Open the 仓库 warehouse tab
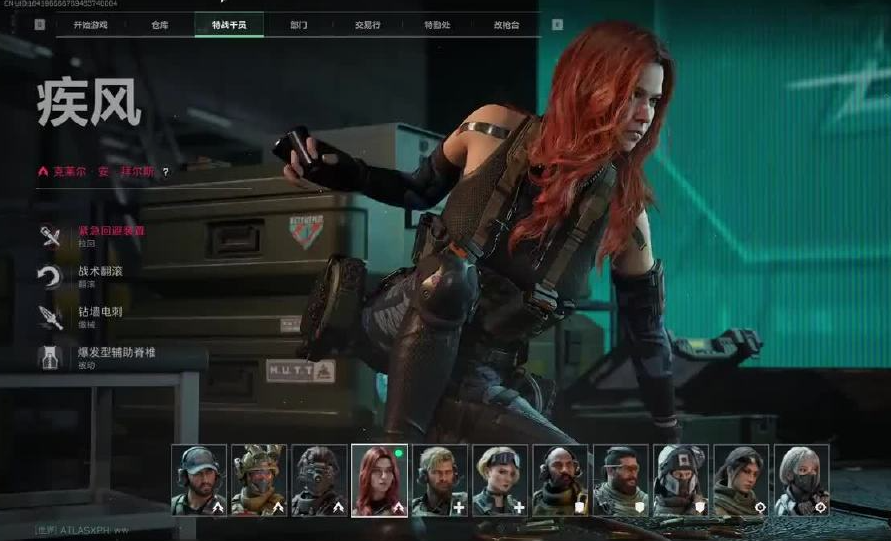 (x=160, y=24)
